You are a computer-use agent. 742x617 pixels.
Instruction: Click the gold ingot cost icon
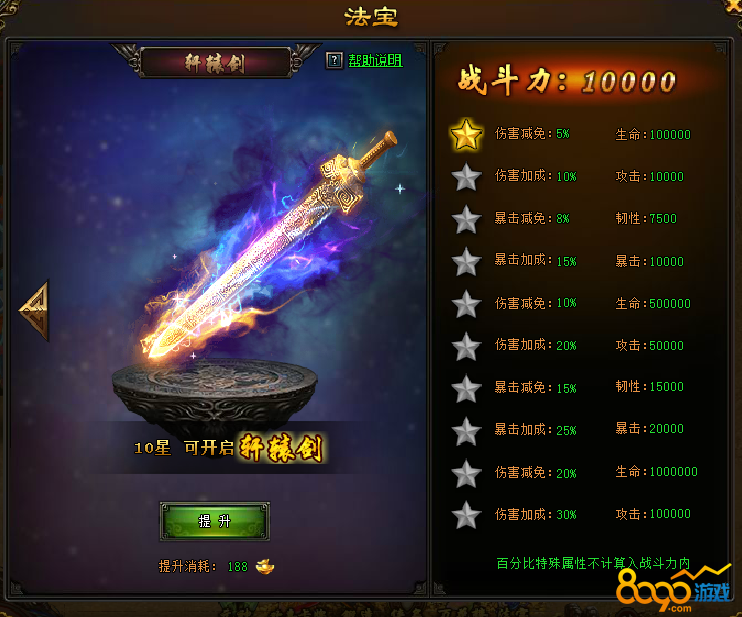[265, 566]
